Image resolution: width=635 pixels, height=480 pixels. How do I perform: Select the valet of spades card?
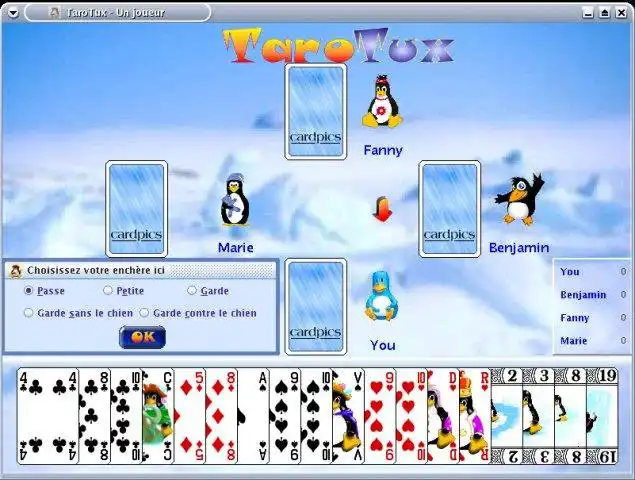coord(347,415)
